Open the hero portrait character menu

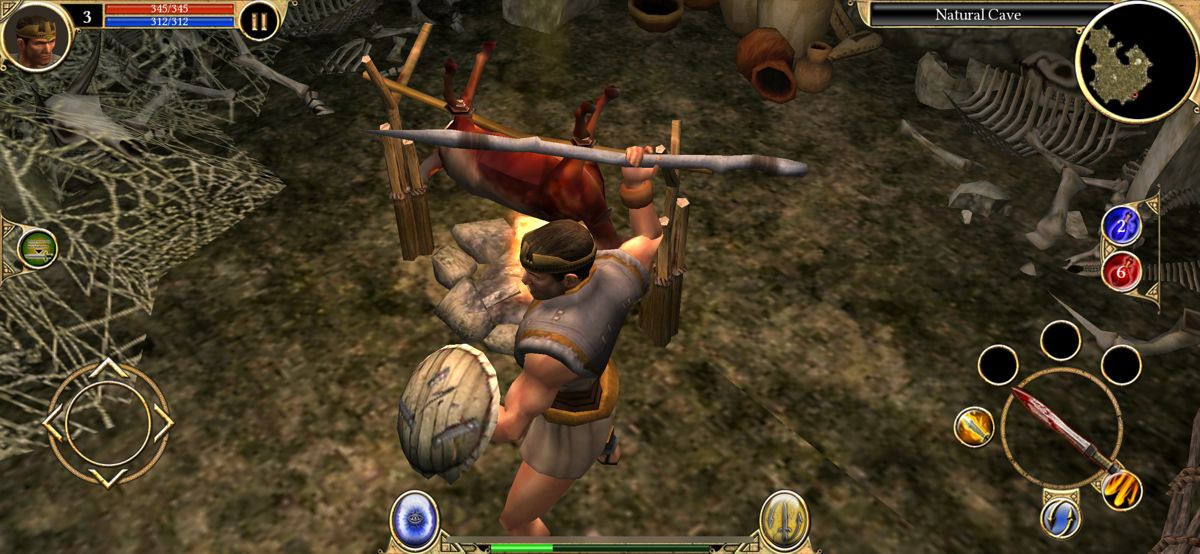pos(36,35)
